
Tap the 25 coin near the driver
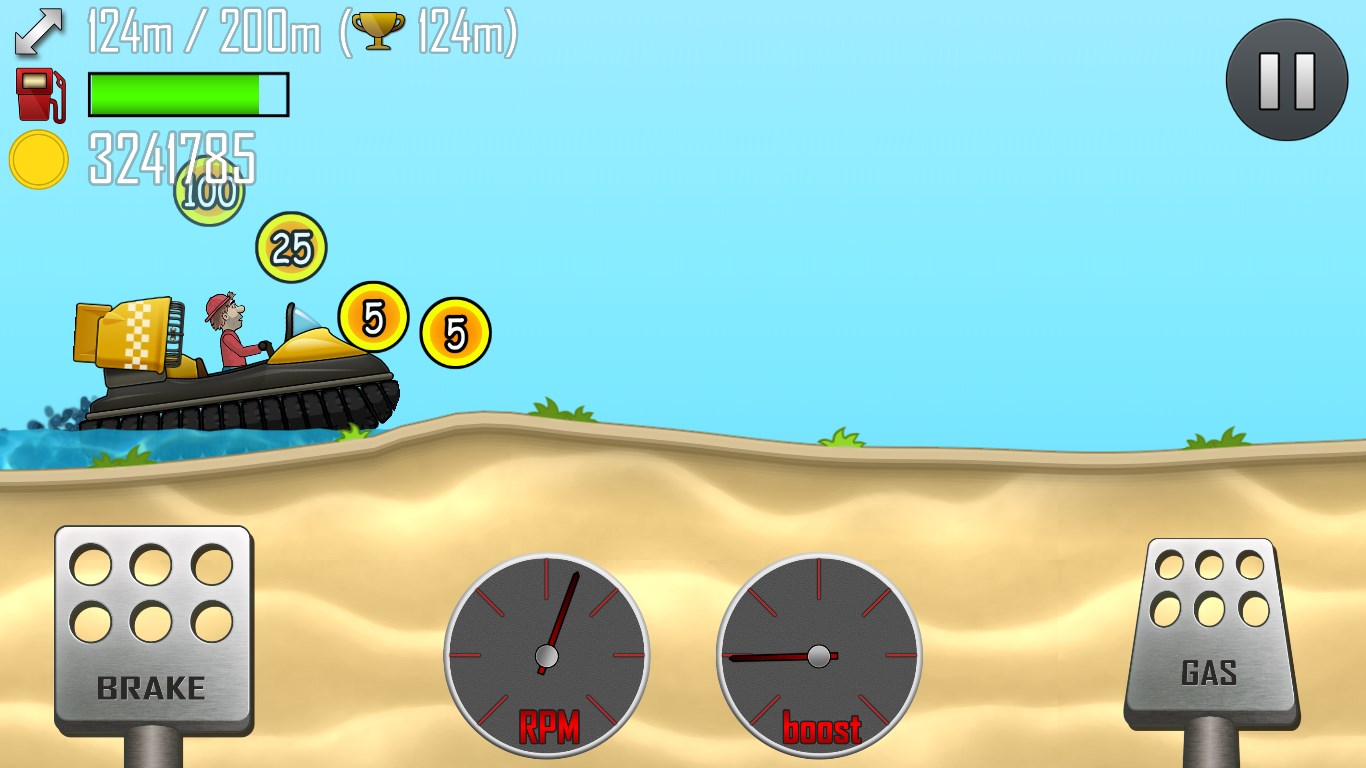pyautogui.click(x=290, y=248)
